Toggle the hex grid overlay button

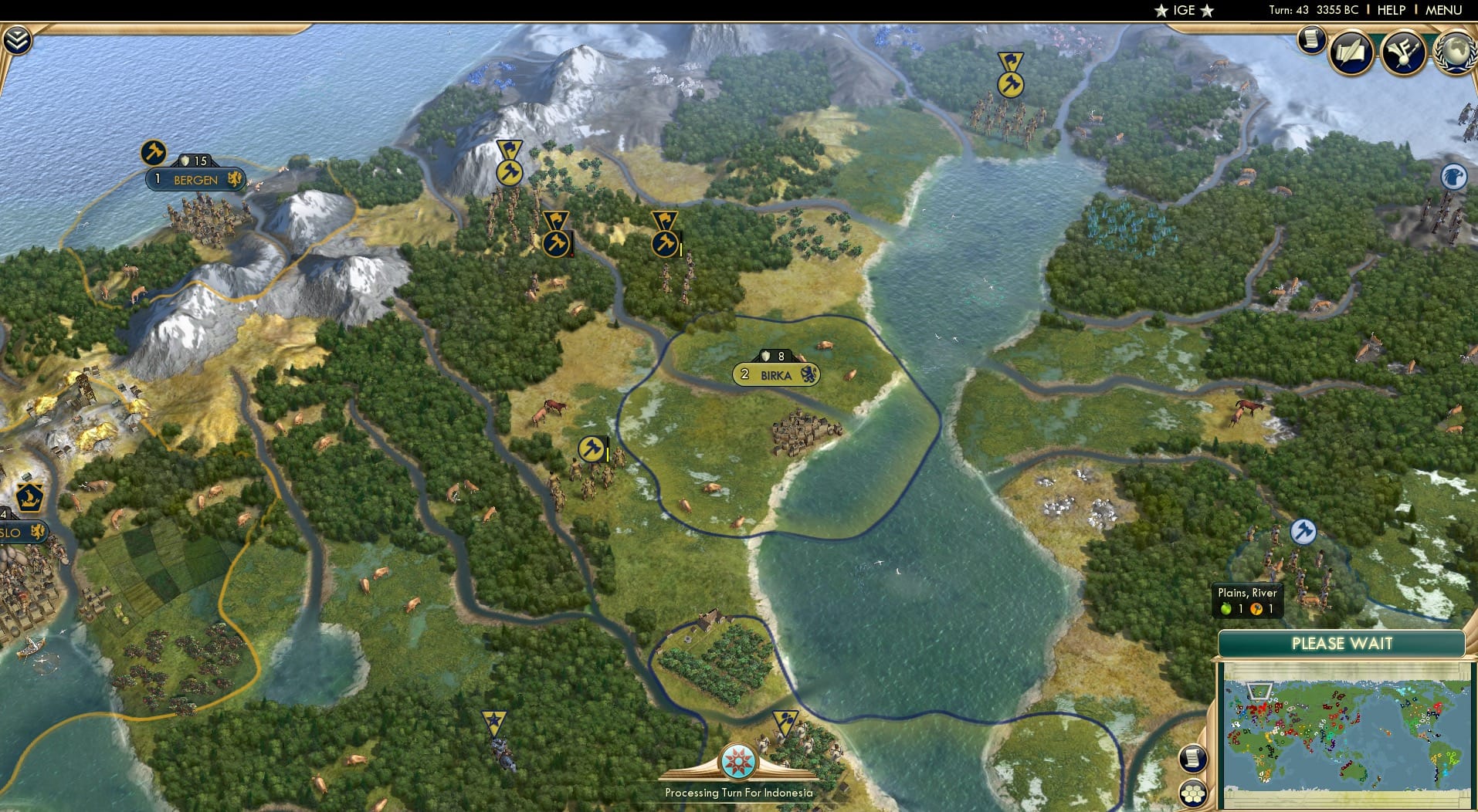[1193, 793]
